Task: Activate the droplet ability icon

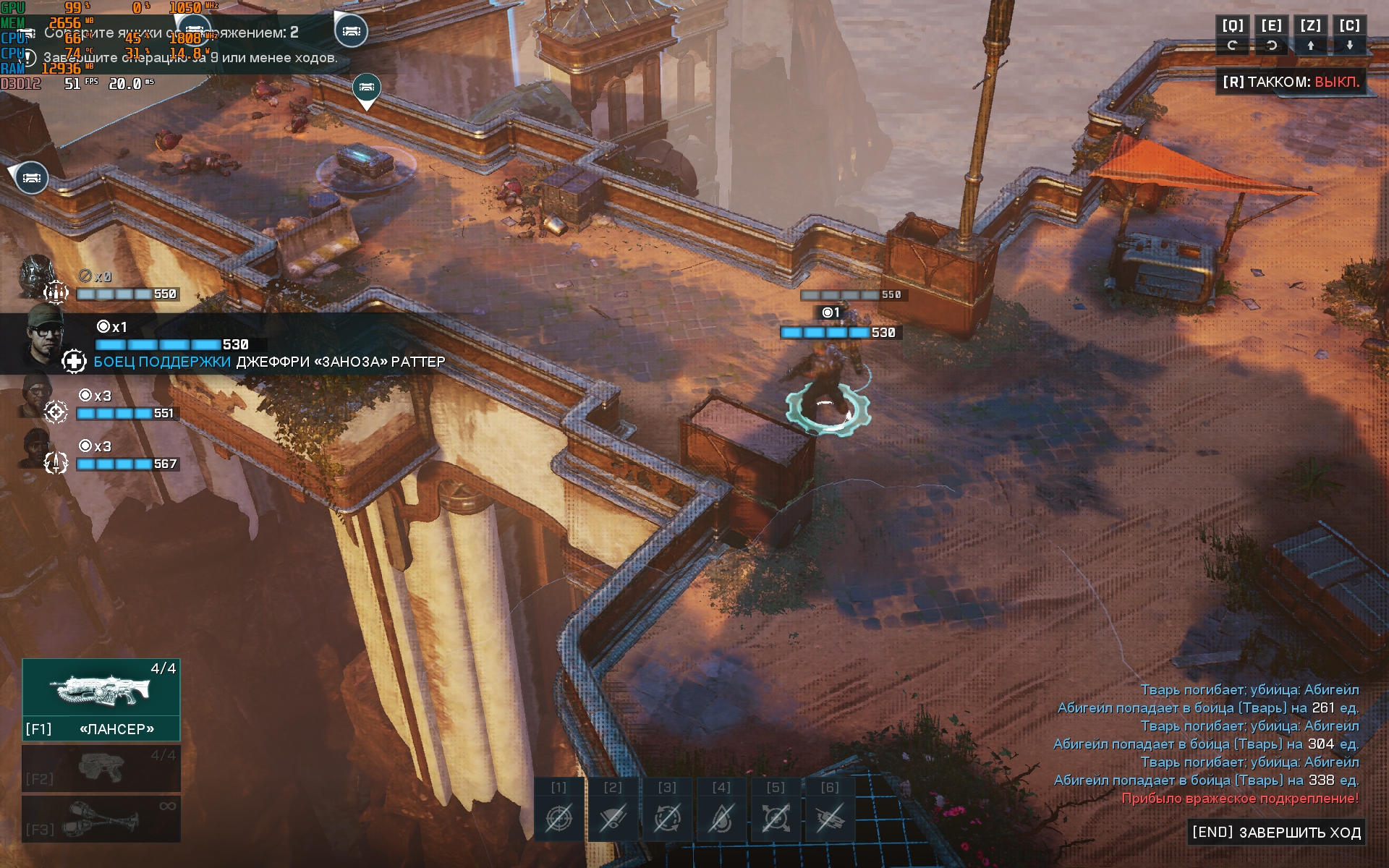Action: click(721, 817)
